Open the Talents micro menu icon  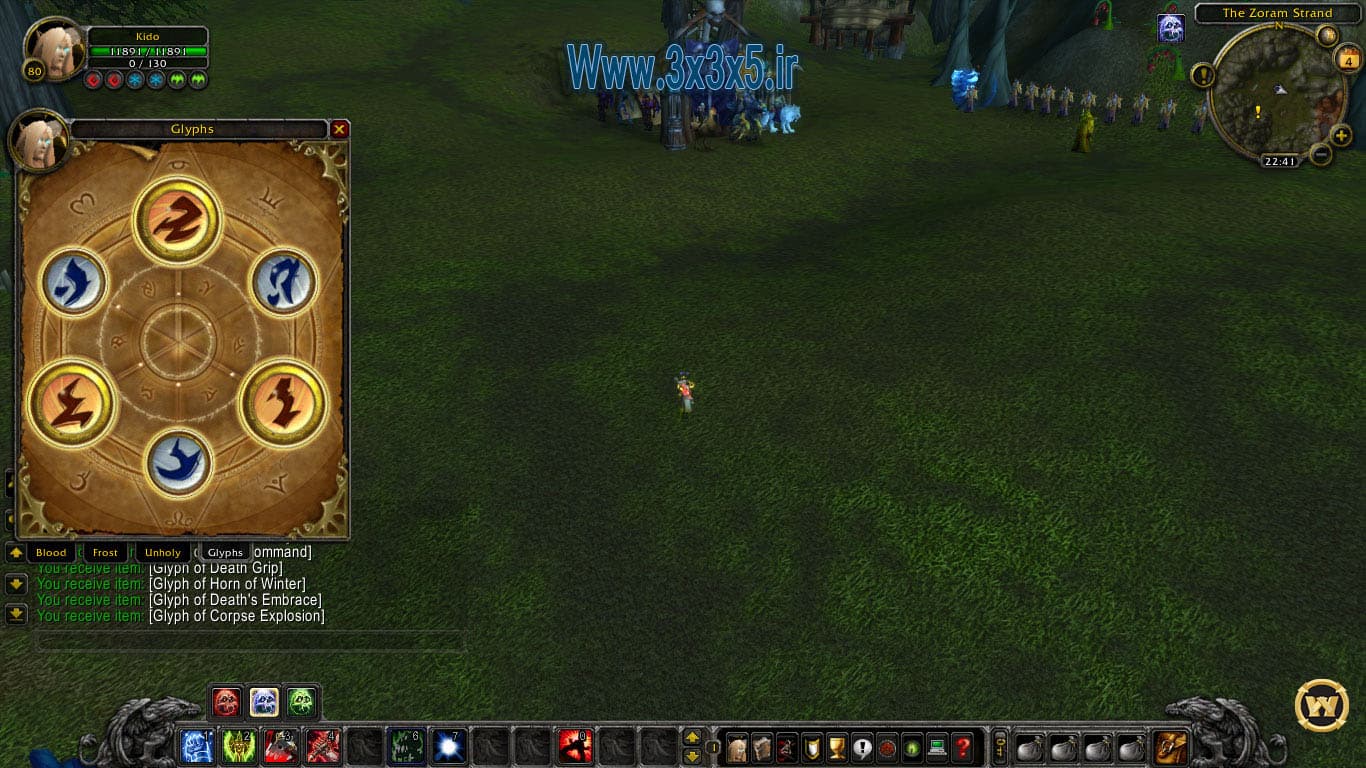pyautogui.click(x=787, y=747)
